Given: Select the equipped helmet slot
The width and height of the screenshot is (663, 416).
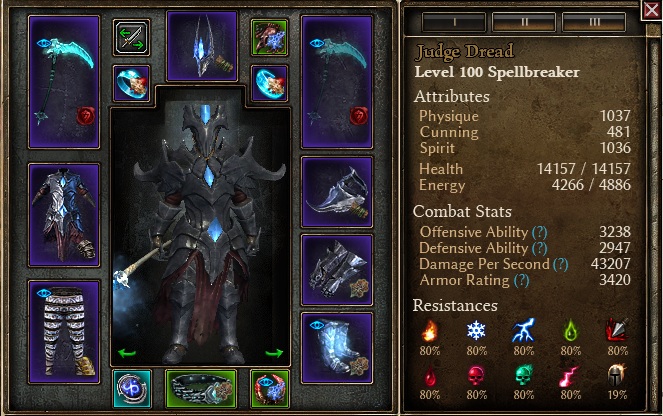Looking at the screenshot, I should 202,46.
